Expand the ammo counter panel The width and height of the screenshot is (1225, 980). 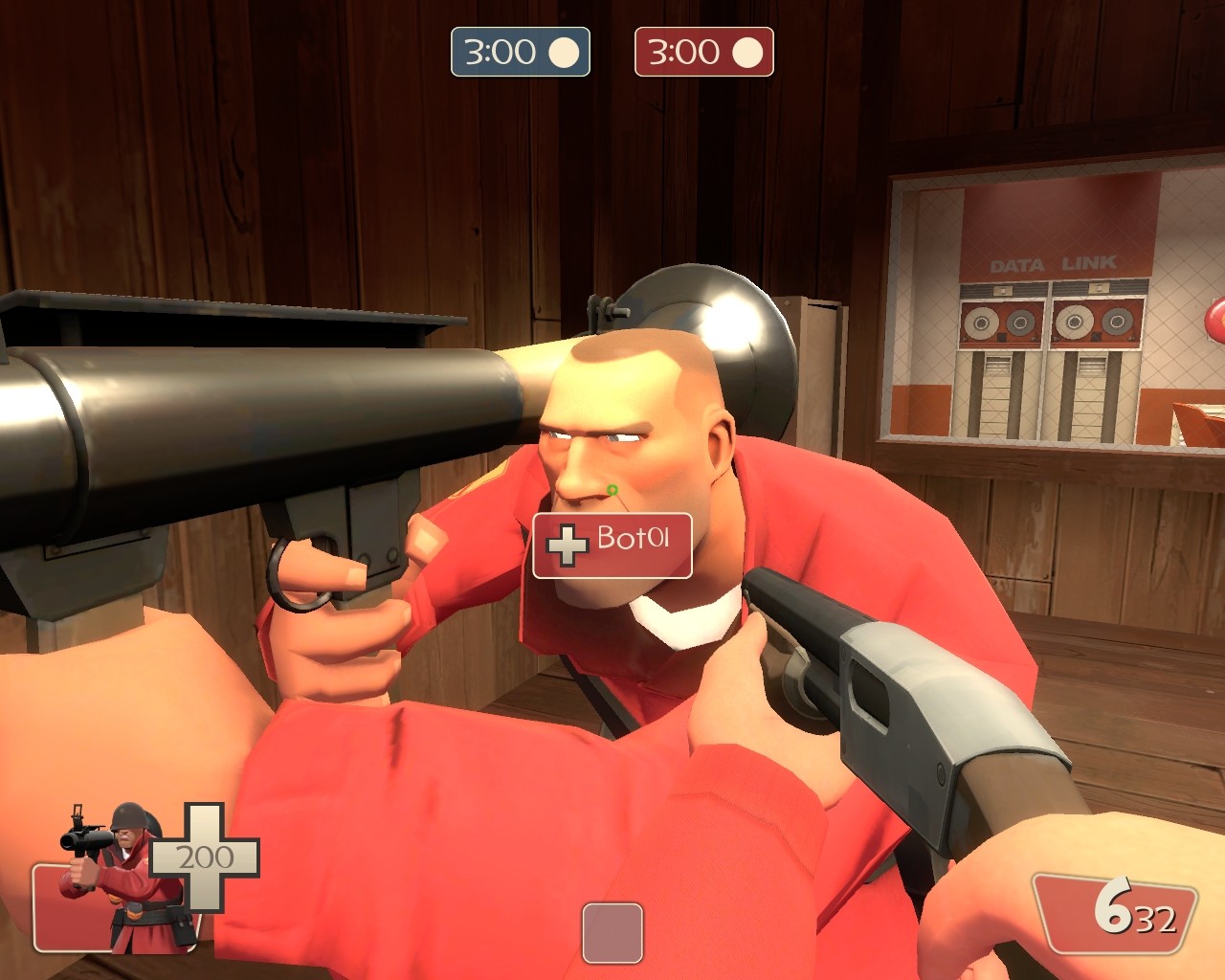pos(1115,914)
